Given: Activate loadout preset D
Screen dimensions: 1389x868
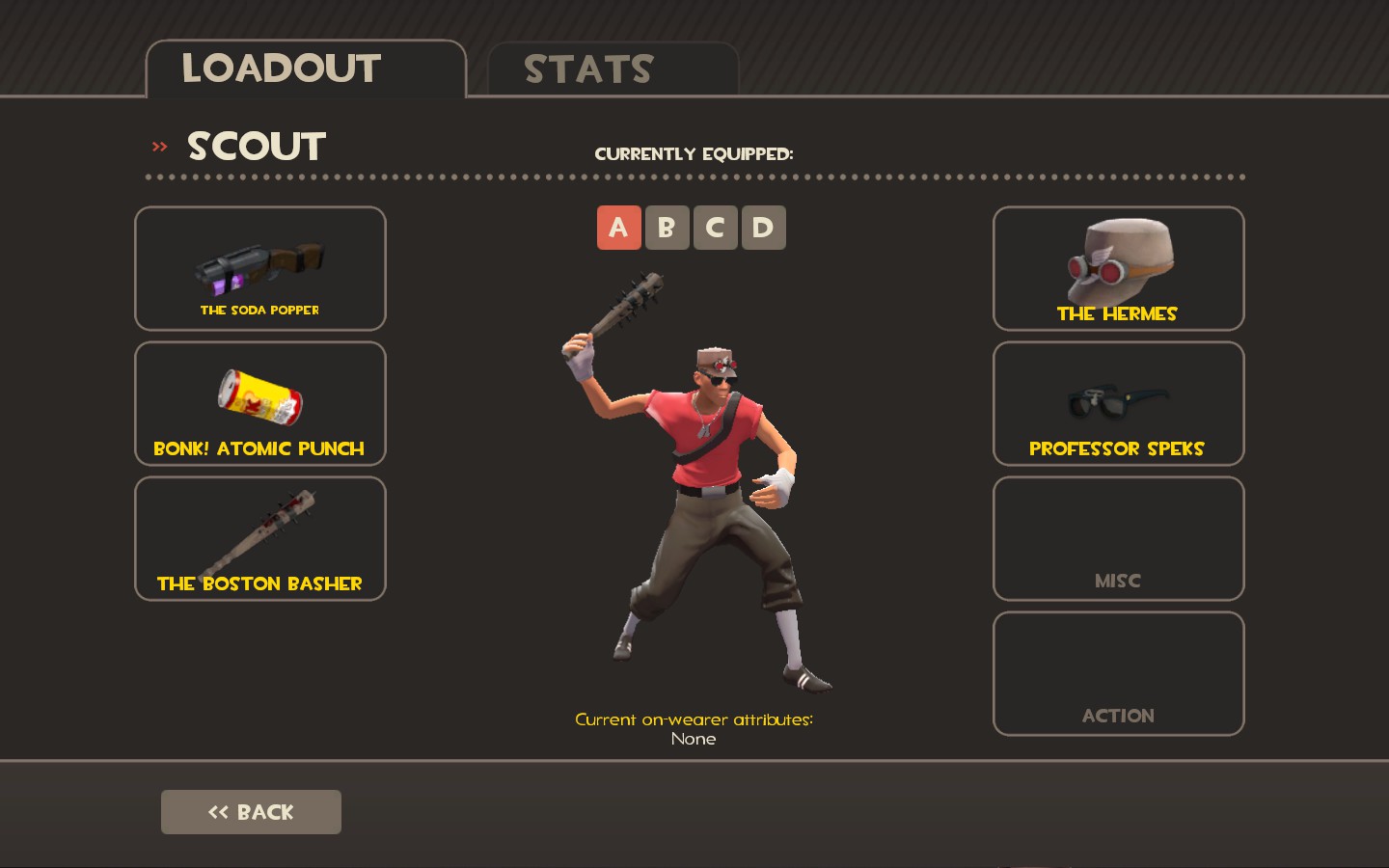Looking at the screenshot, I should coord(763,228).
